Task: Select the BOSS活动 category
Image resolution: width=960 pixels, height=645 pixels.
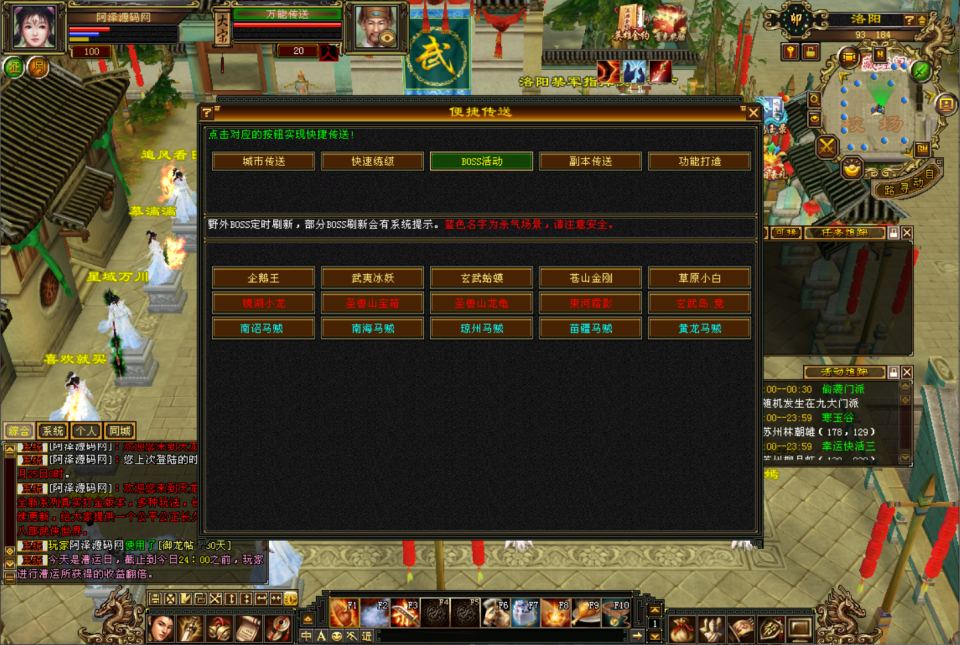Action: tap(481, 161)
